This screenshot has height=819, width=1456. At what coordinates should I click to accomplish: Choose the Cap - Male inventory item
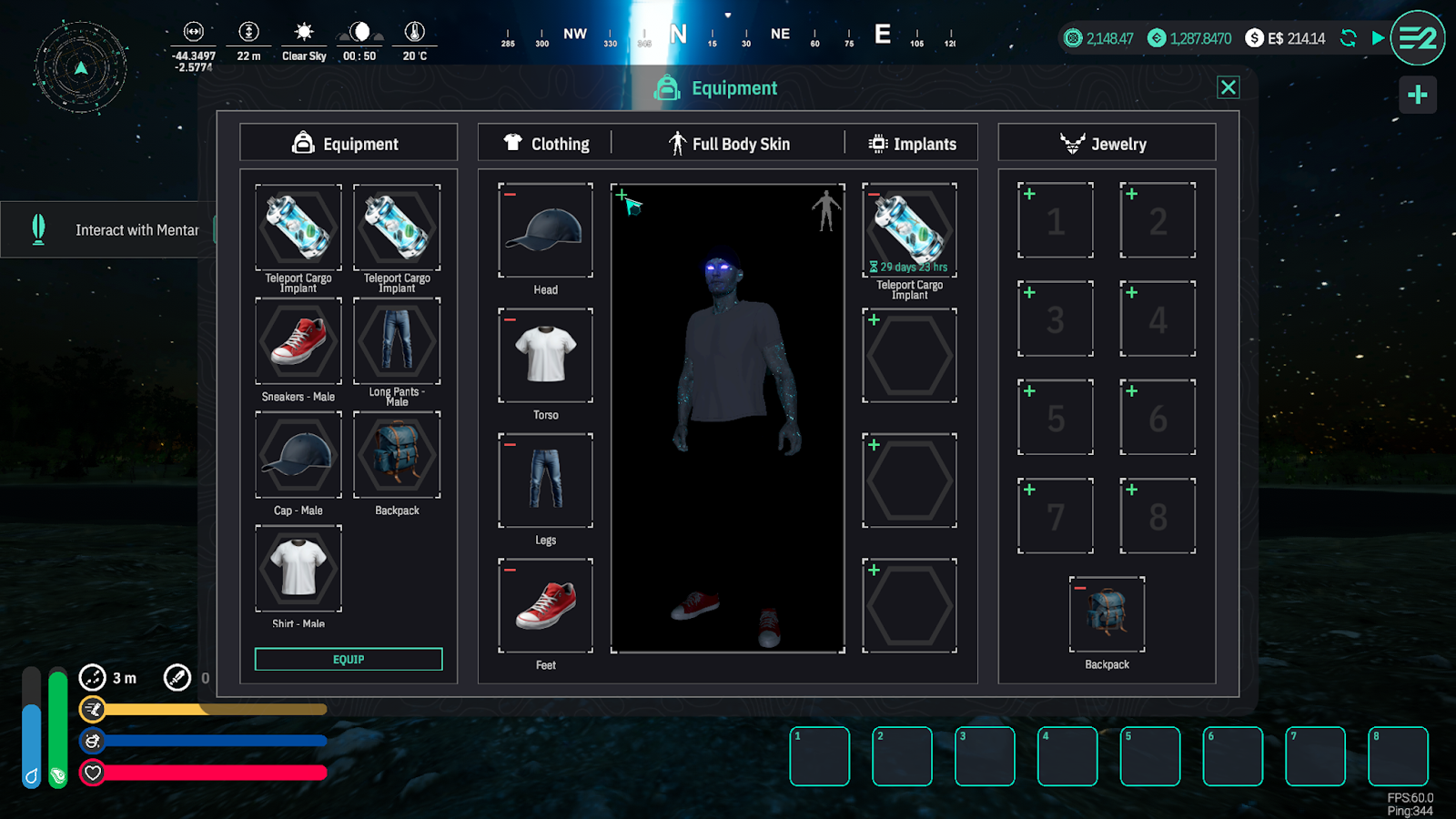pyautogui.click(x=298, y=454)
